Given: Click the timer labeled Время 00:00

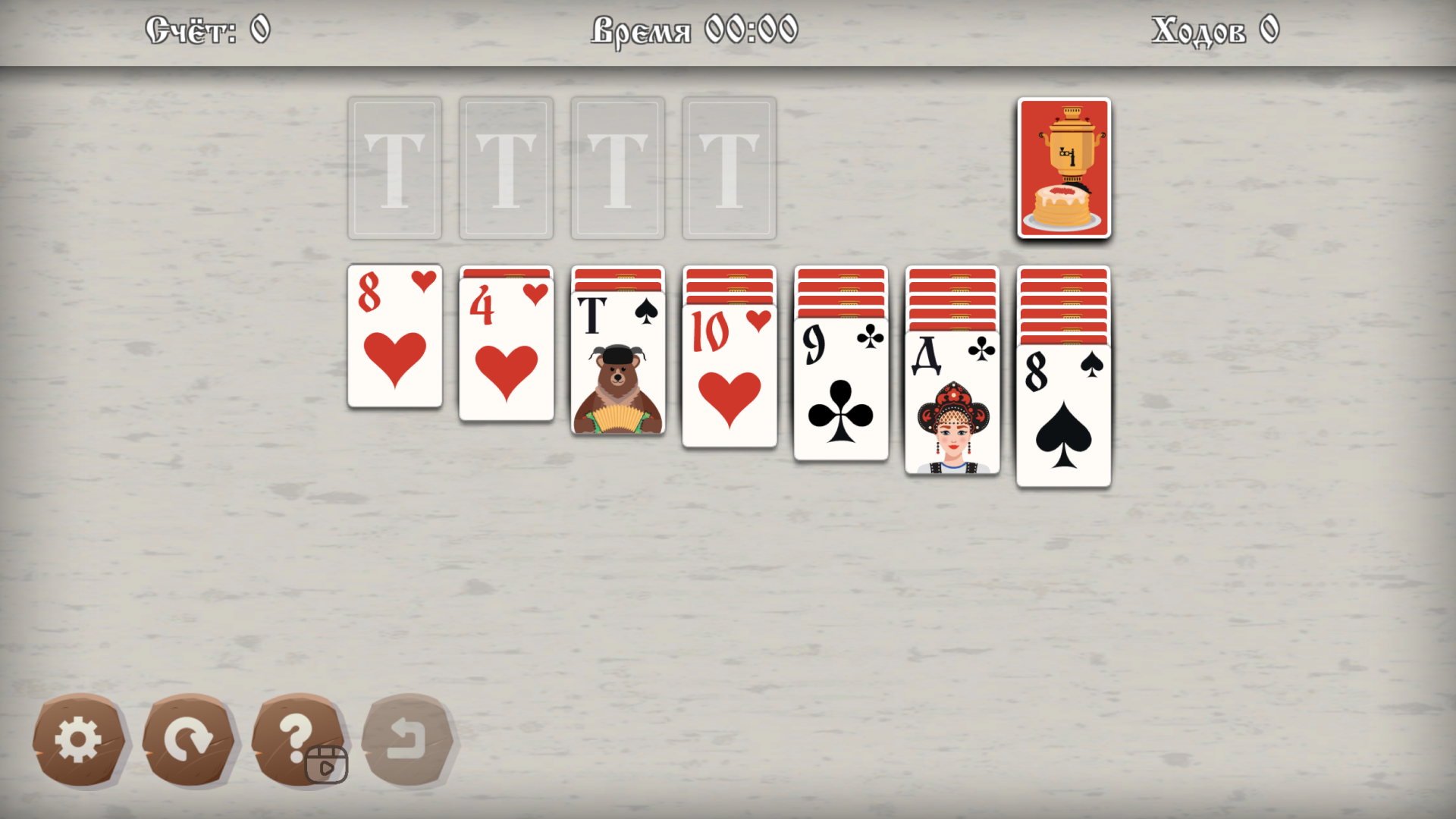Looking at the screenshot, I should click(x=694, y=30).
